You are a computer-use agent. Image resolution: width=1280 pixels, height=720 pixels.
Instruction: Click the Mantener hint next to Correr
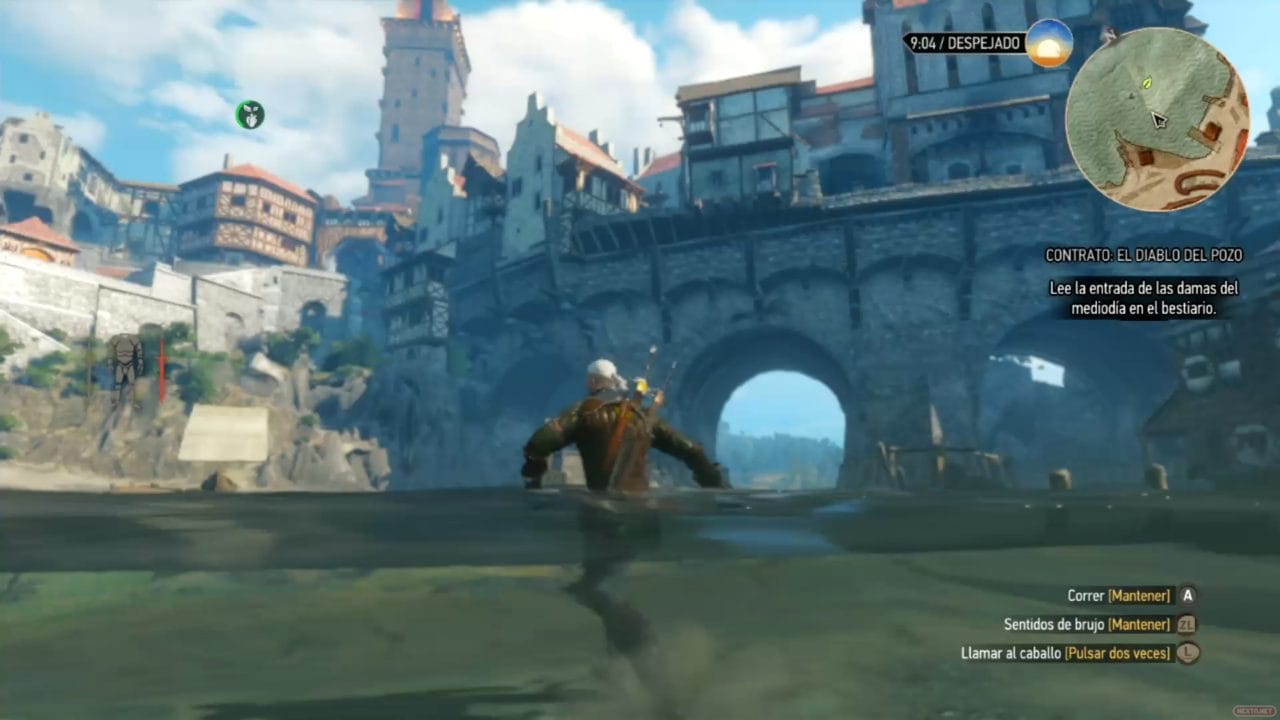click(1141, 595)
